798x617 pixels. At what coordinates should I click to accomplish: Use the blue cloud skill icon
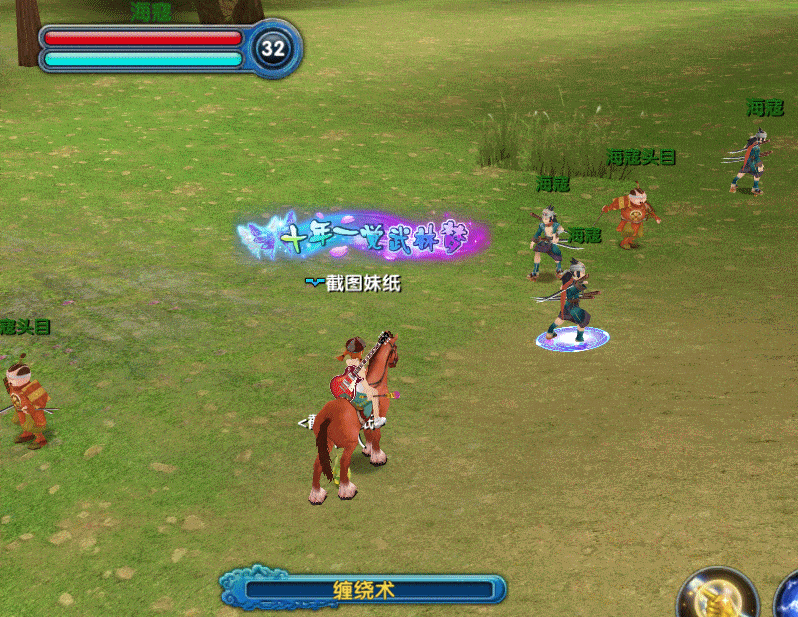tap(789, 598)
